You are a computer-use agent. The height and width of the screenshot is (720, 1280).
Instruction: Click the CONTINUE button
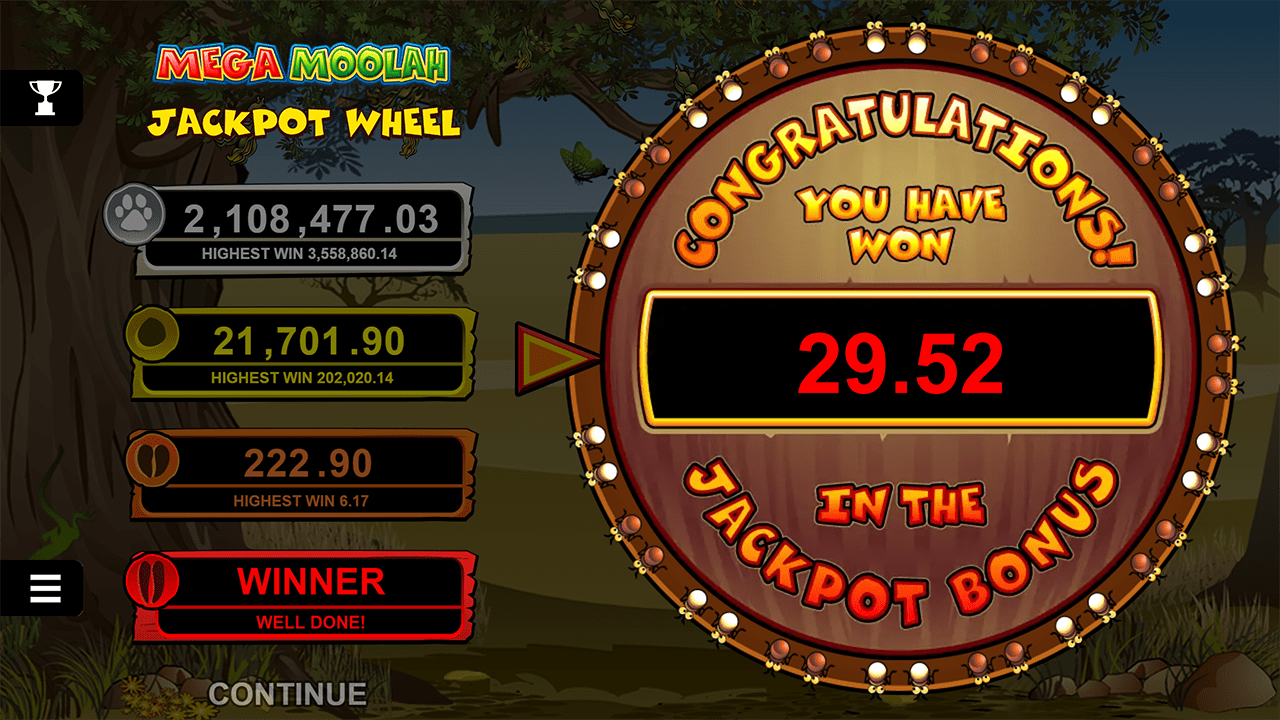pyautogui.click(x=287, y=693)
